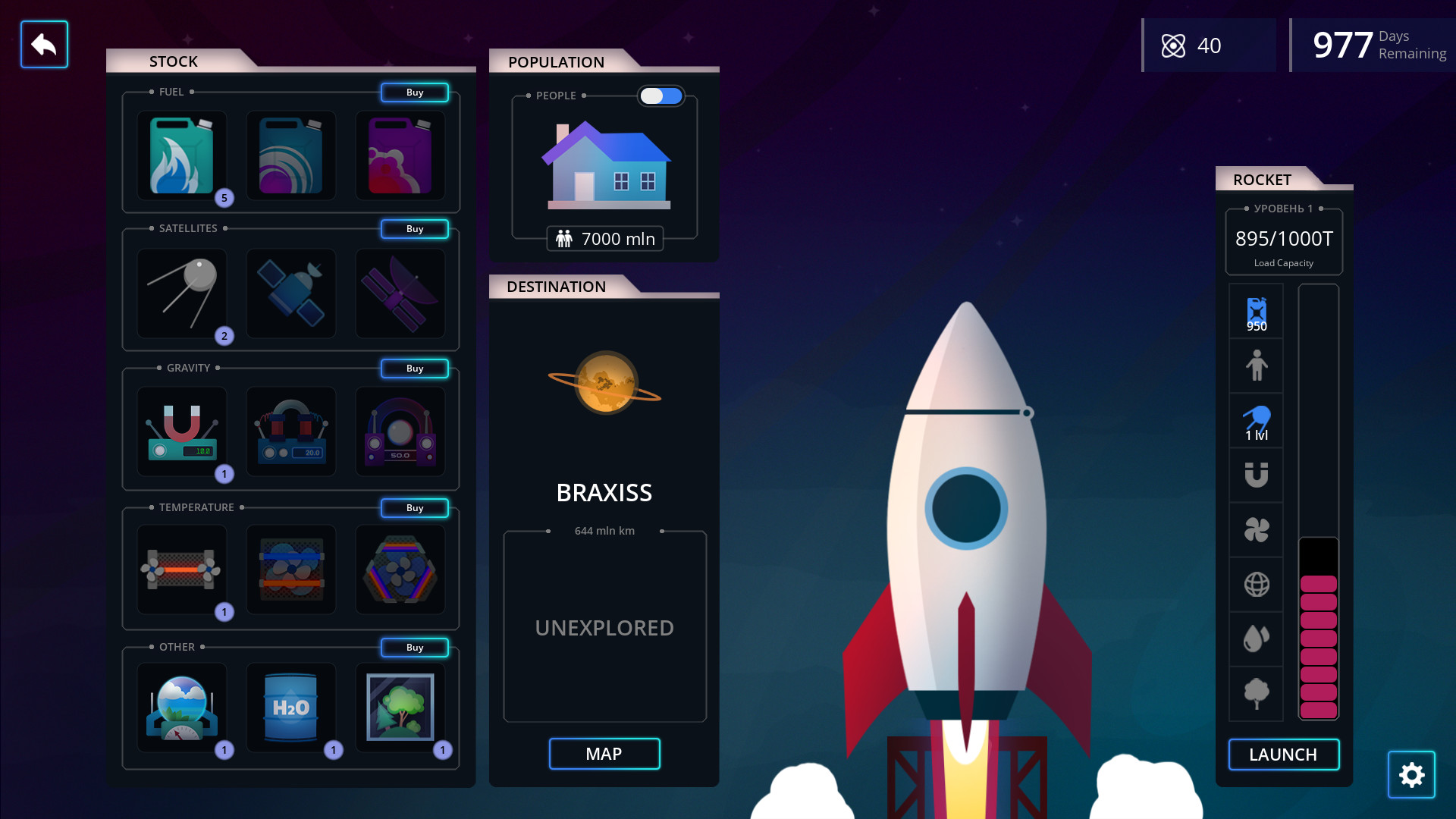Select the level 1 satellite icon in rocket panel
Screen dimensions: 1456x819
[x=1256, y=419]
